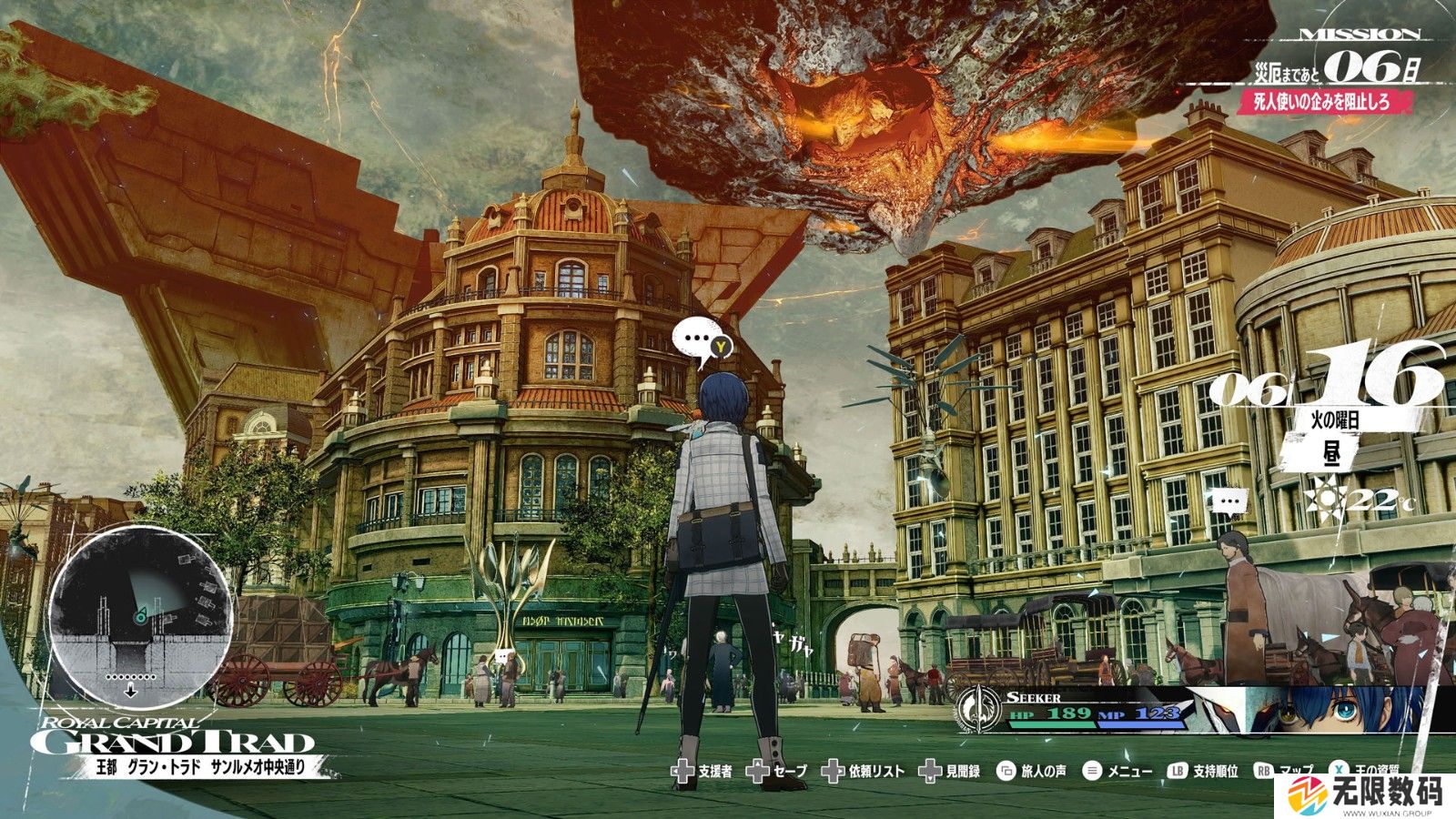1456x819 pixels.
Task: Click the speech bubble beside the brown-coated NPC
Action: (1229, 501)
